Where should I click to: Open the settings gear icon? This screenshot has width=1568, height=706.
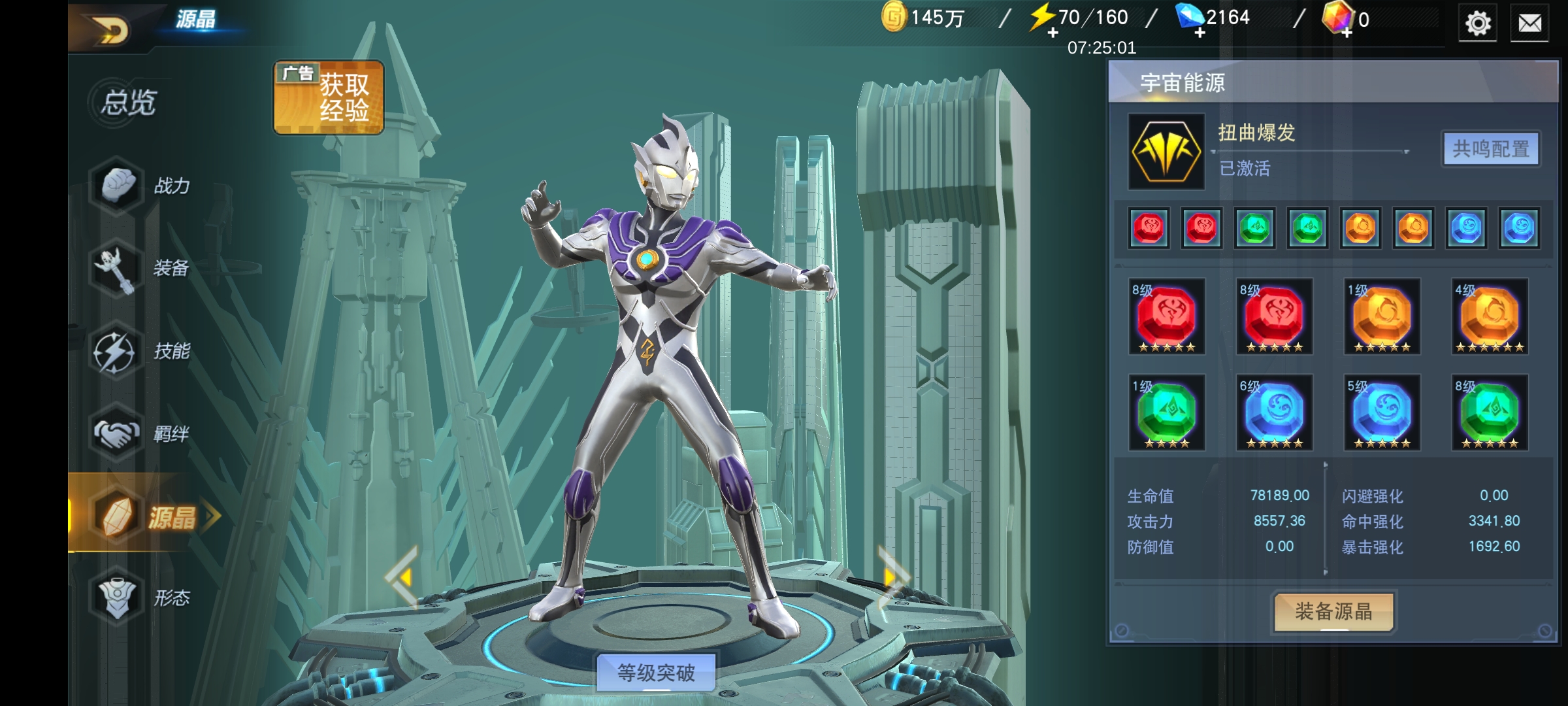coord(1478,24)
